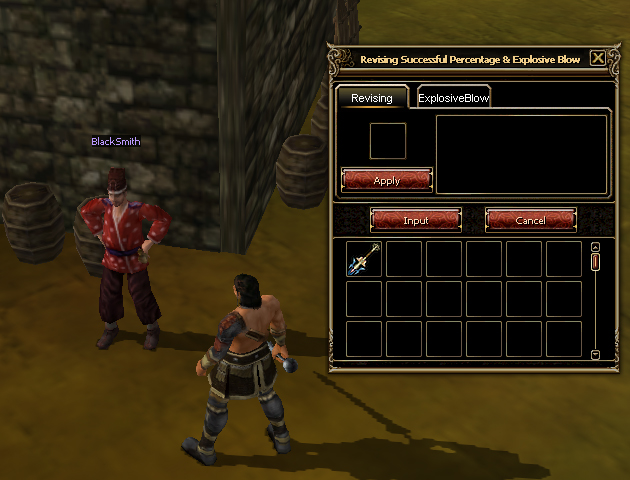Click the inventory scroll up arrow
The image size is (630, 480).
pyautogui.click(x=595, y=247)
